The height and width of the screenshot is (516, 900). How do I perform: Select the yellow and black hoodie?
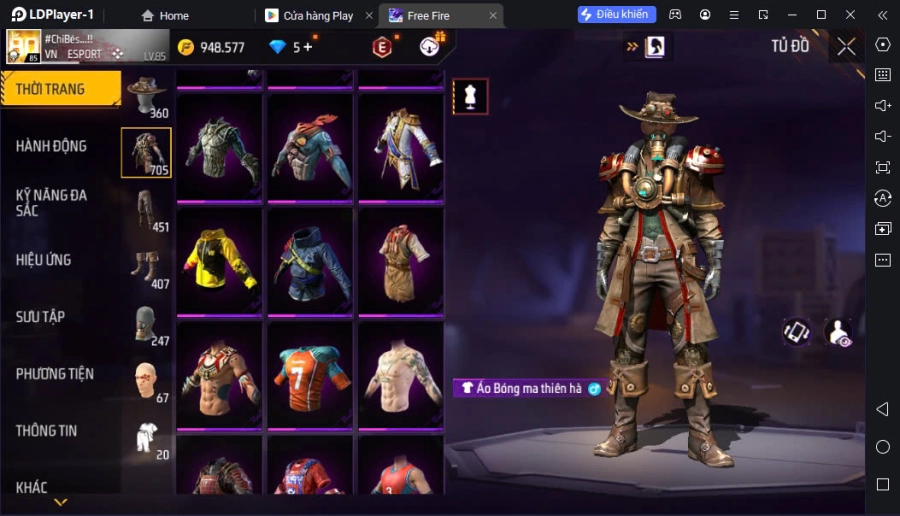coord(219,259)
